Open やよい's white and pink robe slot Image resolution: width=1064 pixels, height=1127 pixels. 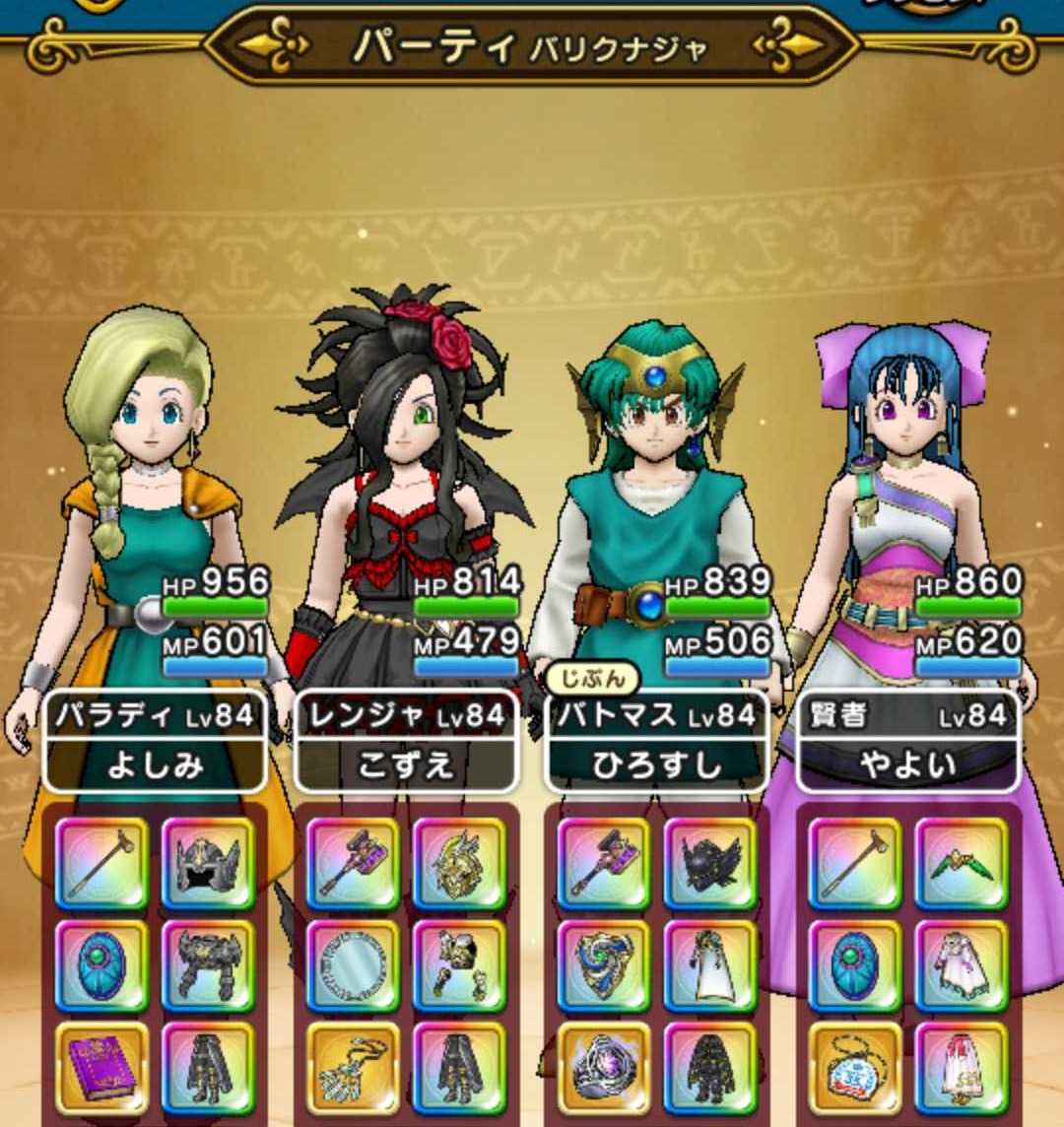click(962, 966)
